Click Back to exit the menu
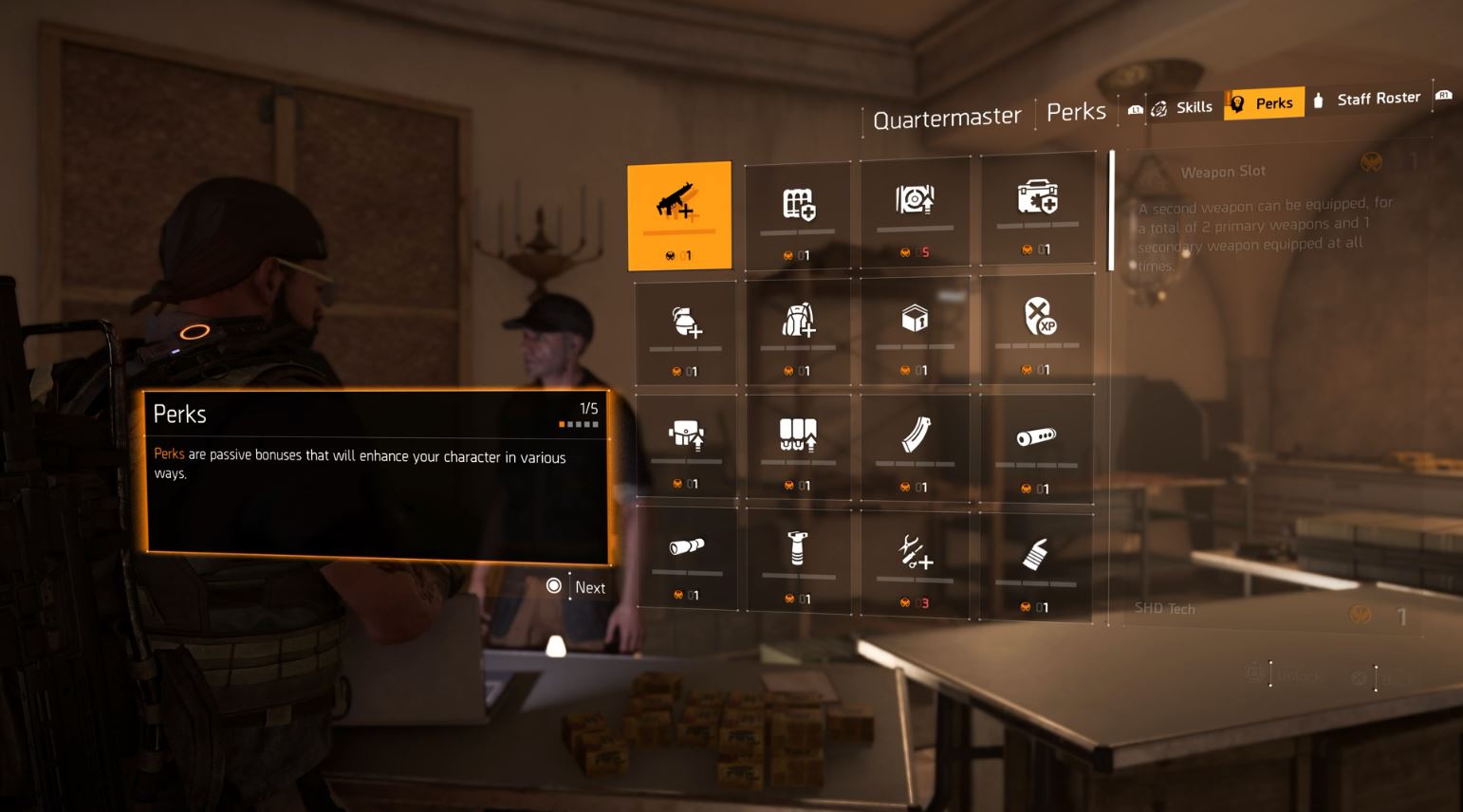This screenshot has width=1463, height=812. 1395,677
